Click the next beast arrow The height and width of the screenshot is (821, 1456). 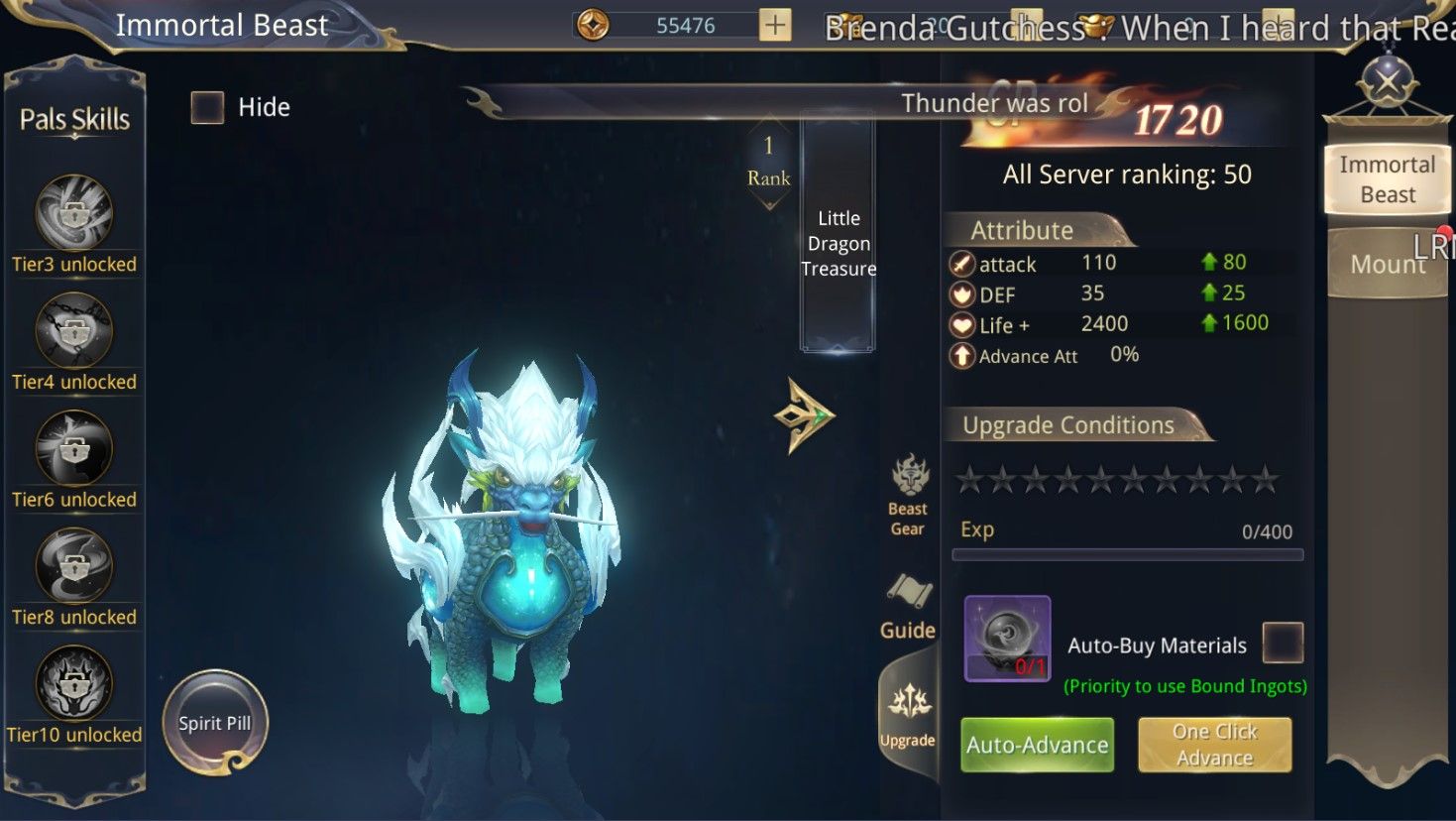[x=804, y=415]
